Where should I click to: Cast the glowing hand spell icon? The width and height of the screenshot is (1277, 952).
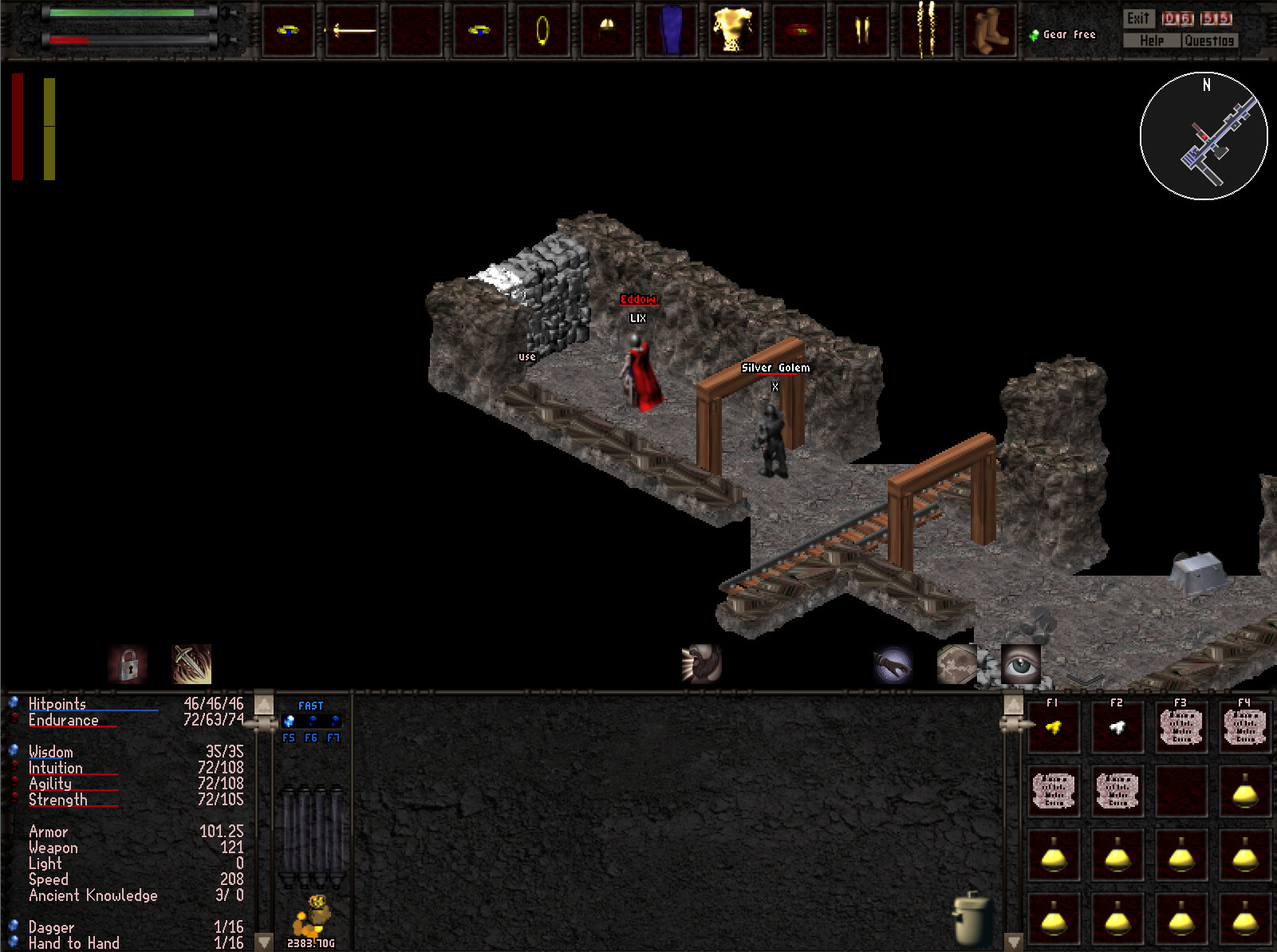893,663
